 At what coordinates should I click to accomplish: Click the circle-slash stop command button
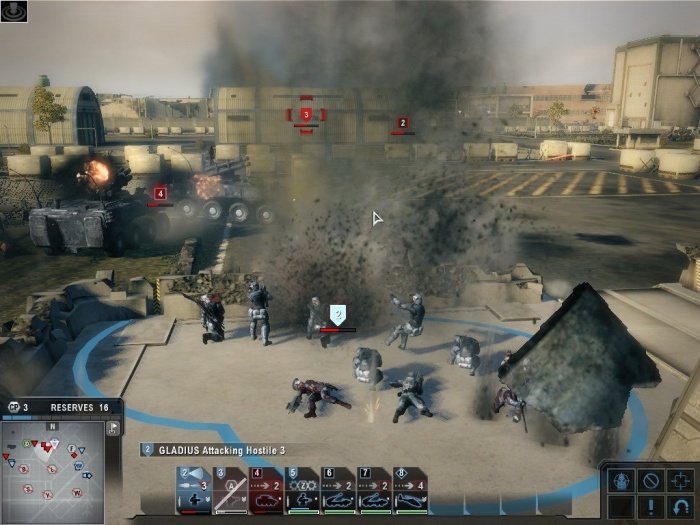tap(650, 480)
